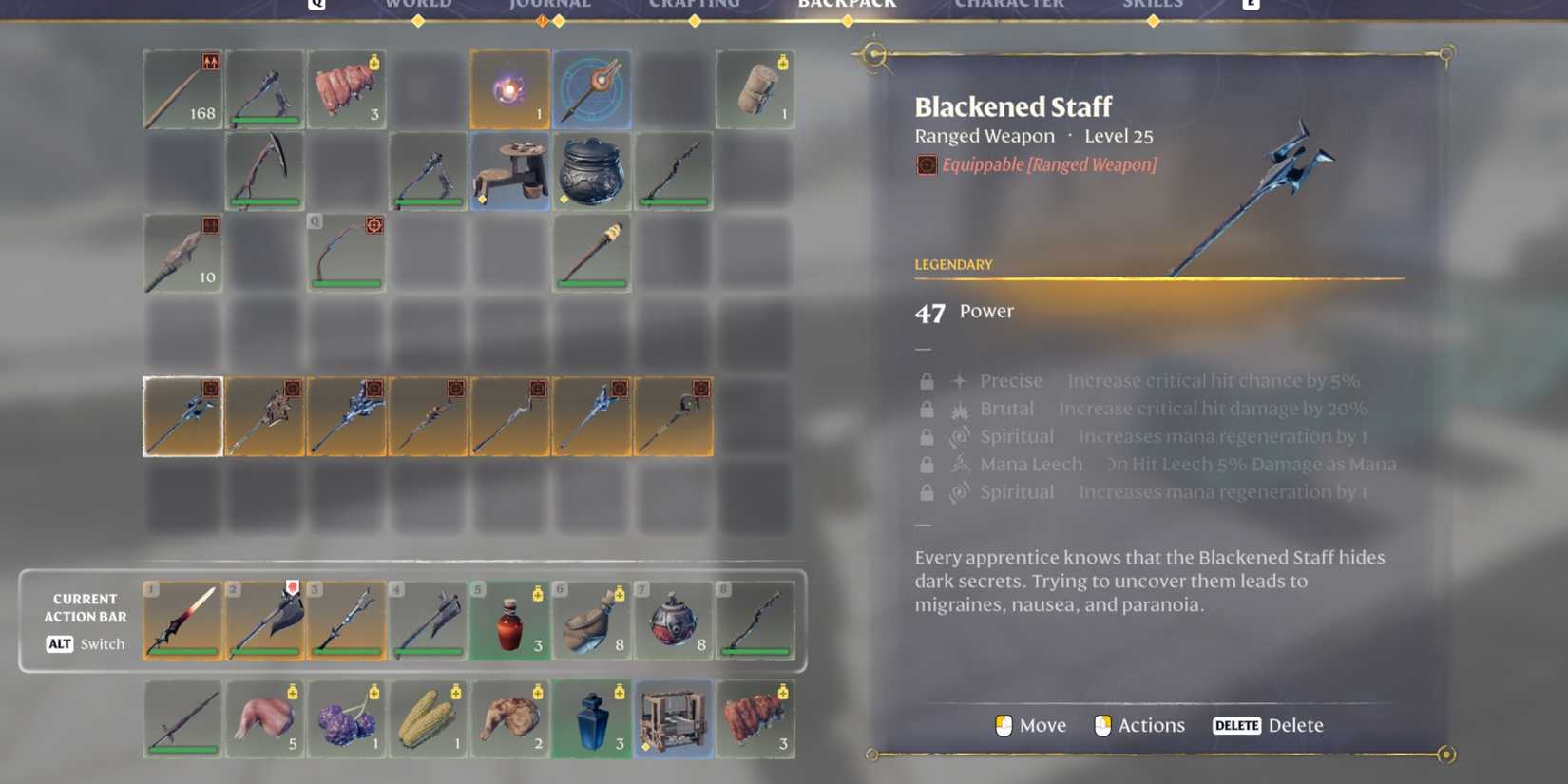1568x784 pixels.
Task: Select the Blackened Staff in the weapons row
Action: coord(182,415)
